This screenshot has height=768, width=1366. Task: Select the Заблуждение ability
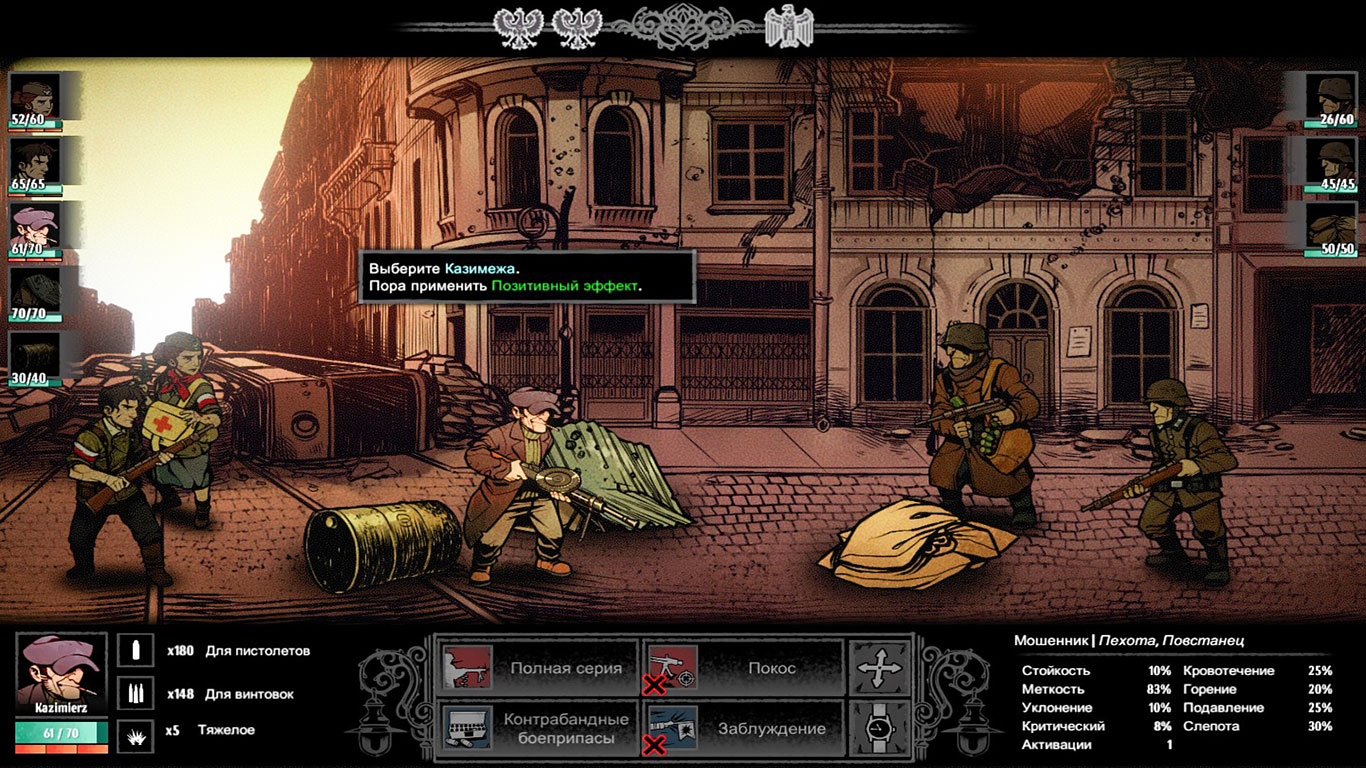pyautogui.click(x=743, y=728)
